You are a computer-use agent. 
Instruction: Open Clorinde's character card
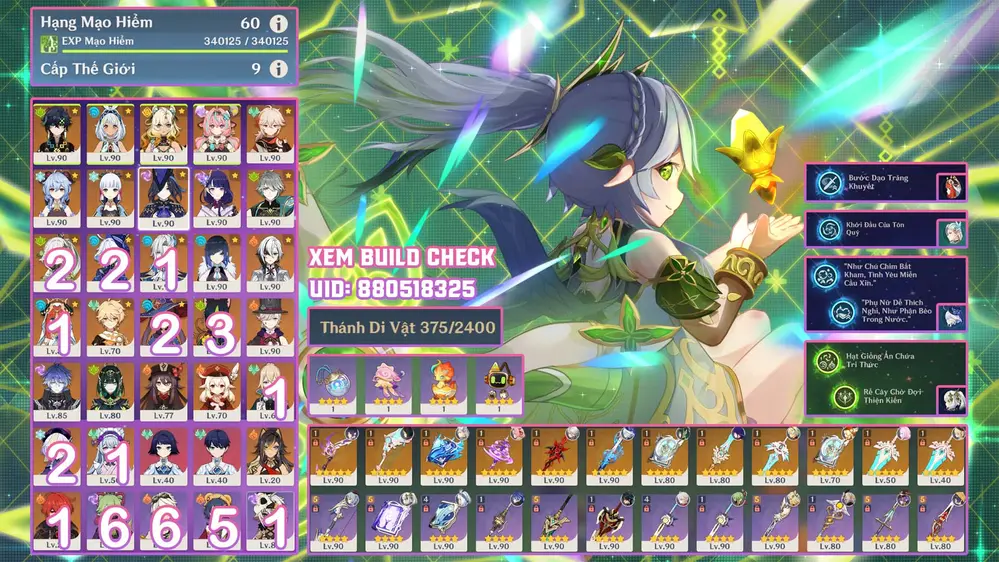point(163,197)
